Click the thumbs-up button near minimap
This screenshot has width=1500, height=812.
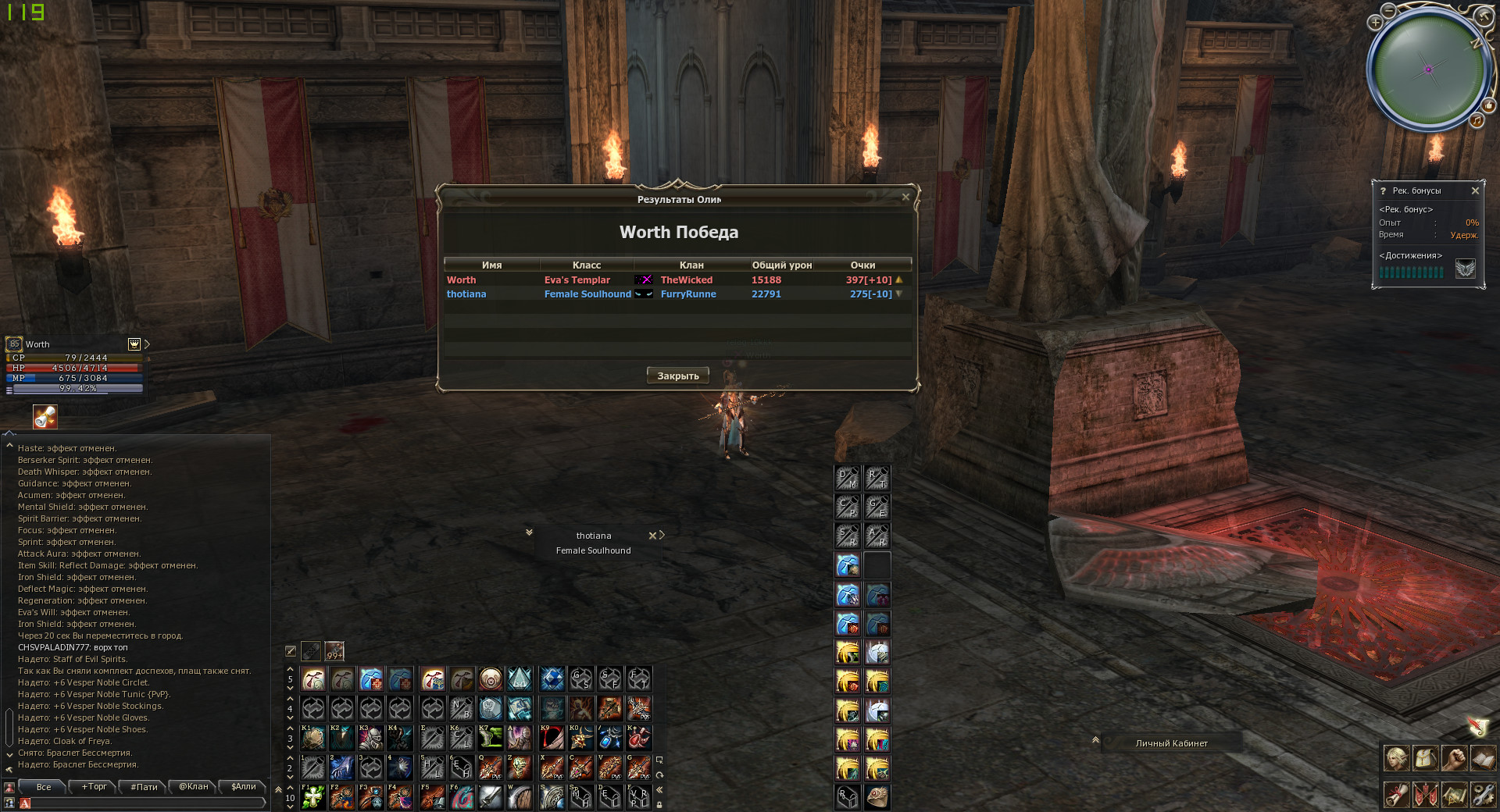tap(1488, 105)
